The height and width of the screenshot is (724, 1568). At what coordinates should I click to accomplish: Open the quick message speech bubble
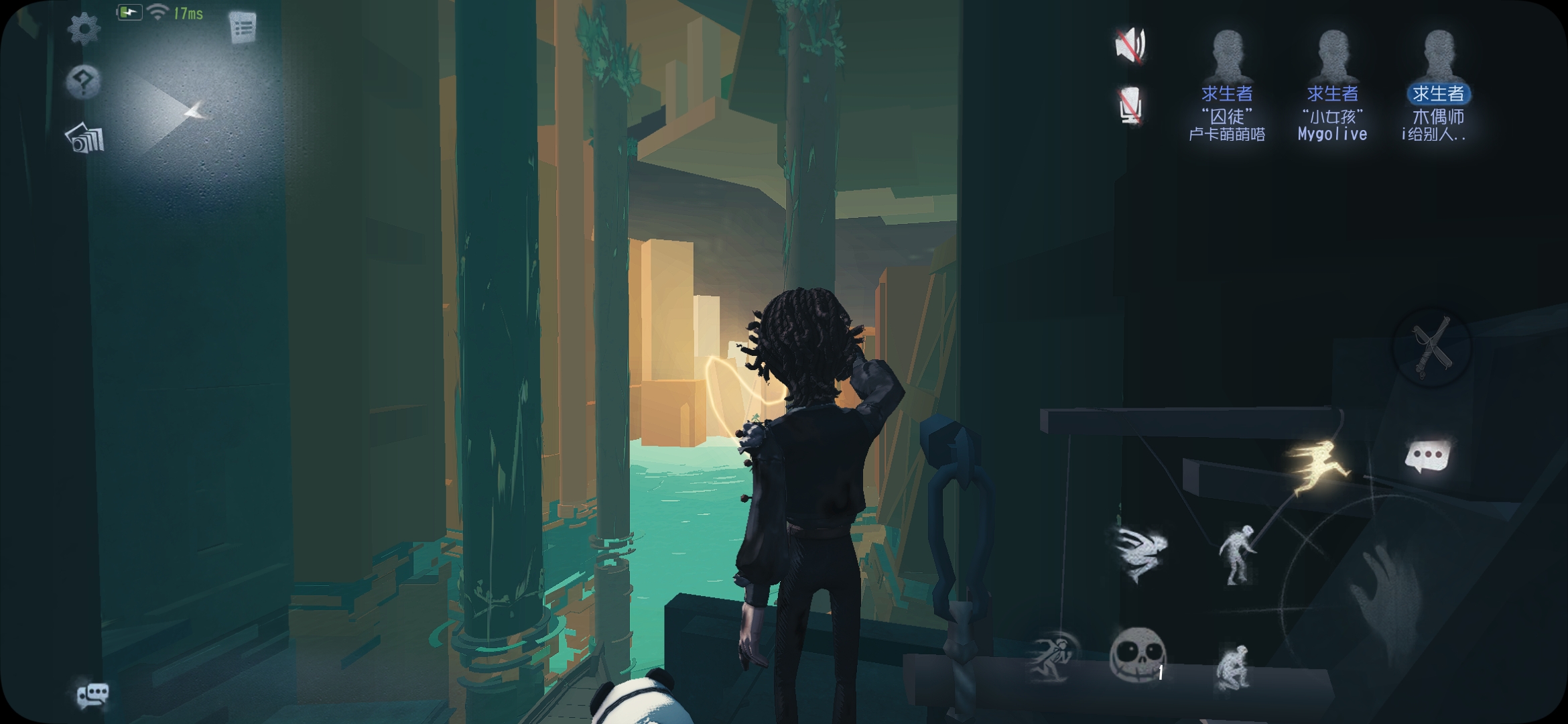coord(1427,457)
